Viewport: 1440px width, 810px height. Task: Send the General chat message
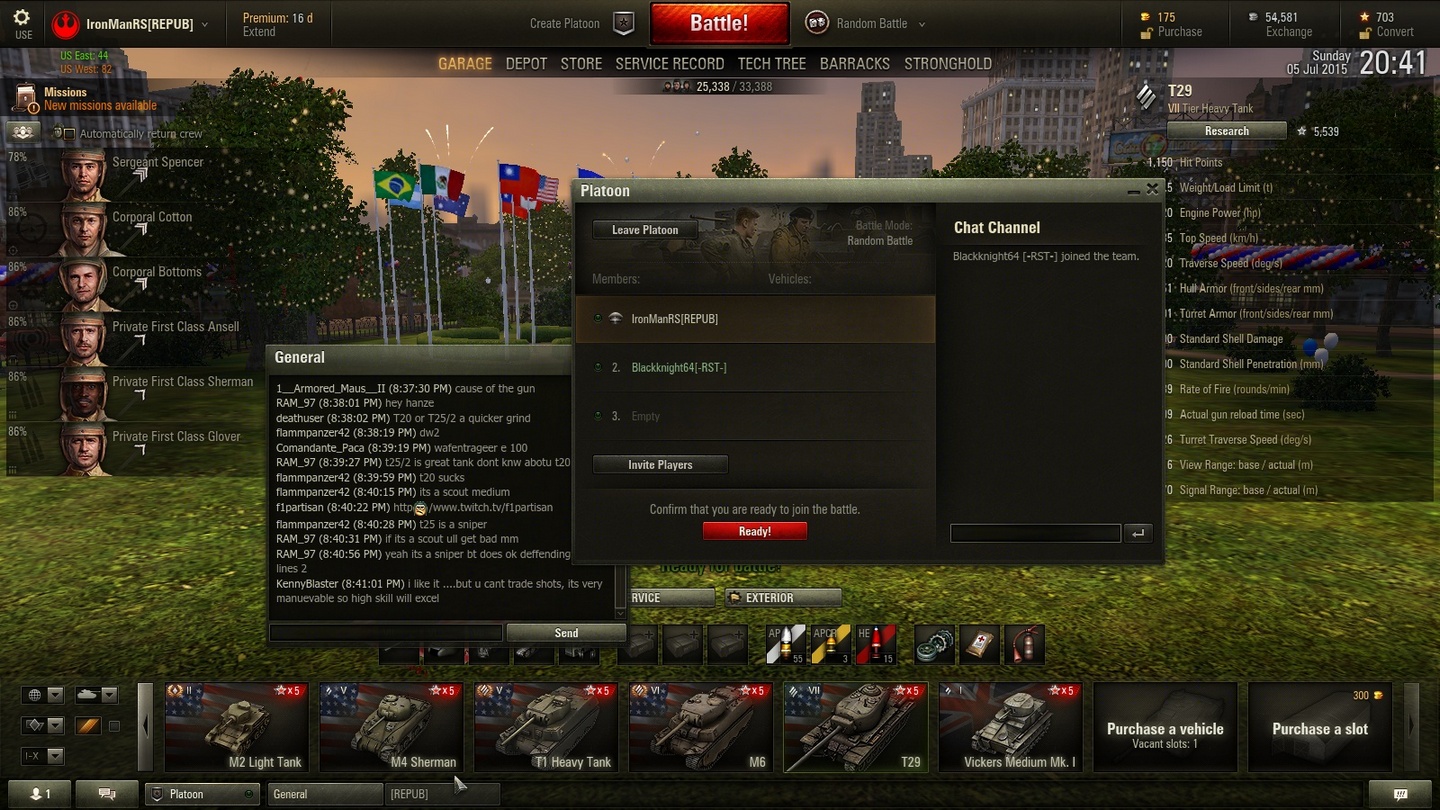pos(566,633)
